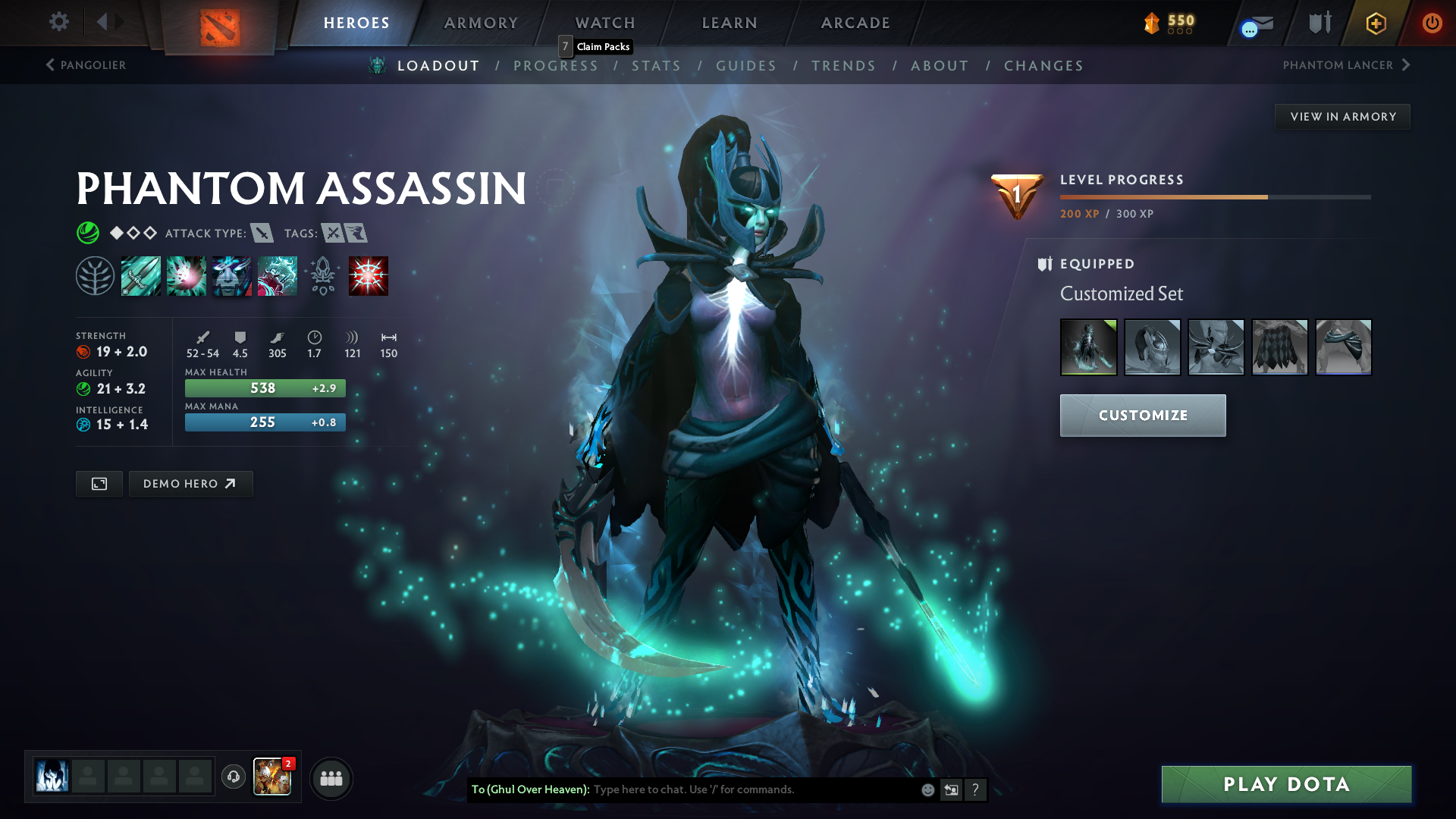Open the Dota 2 settings gear
Viewport: 1456px width, 819px height.
pos(58,22)
